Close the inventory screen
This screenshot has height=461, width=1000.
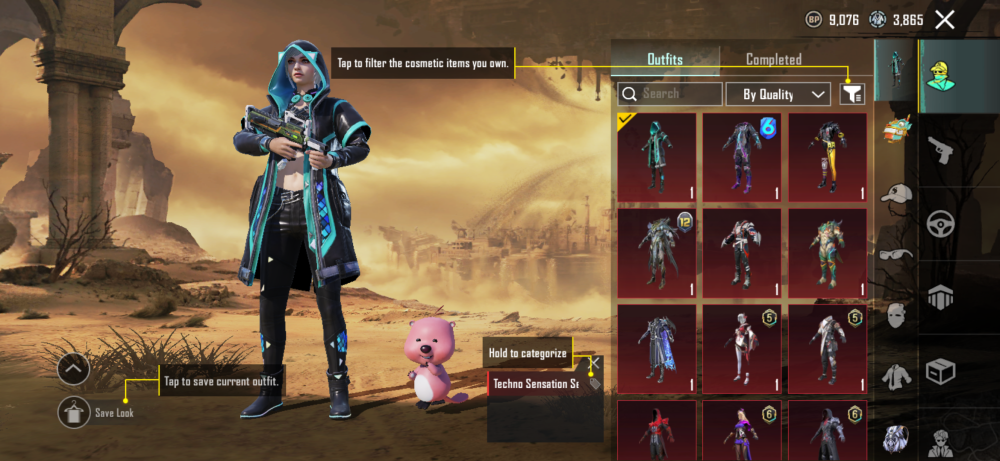click(x=945, y=19)
